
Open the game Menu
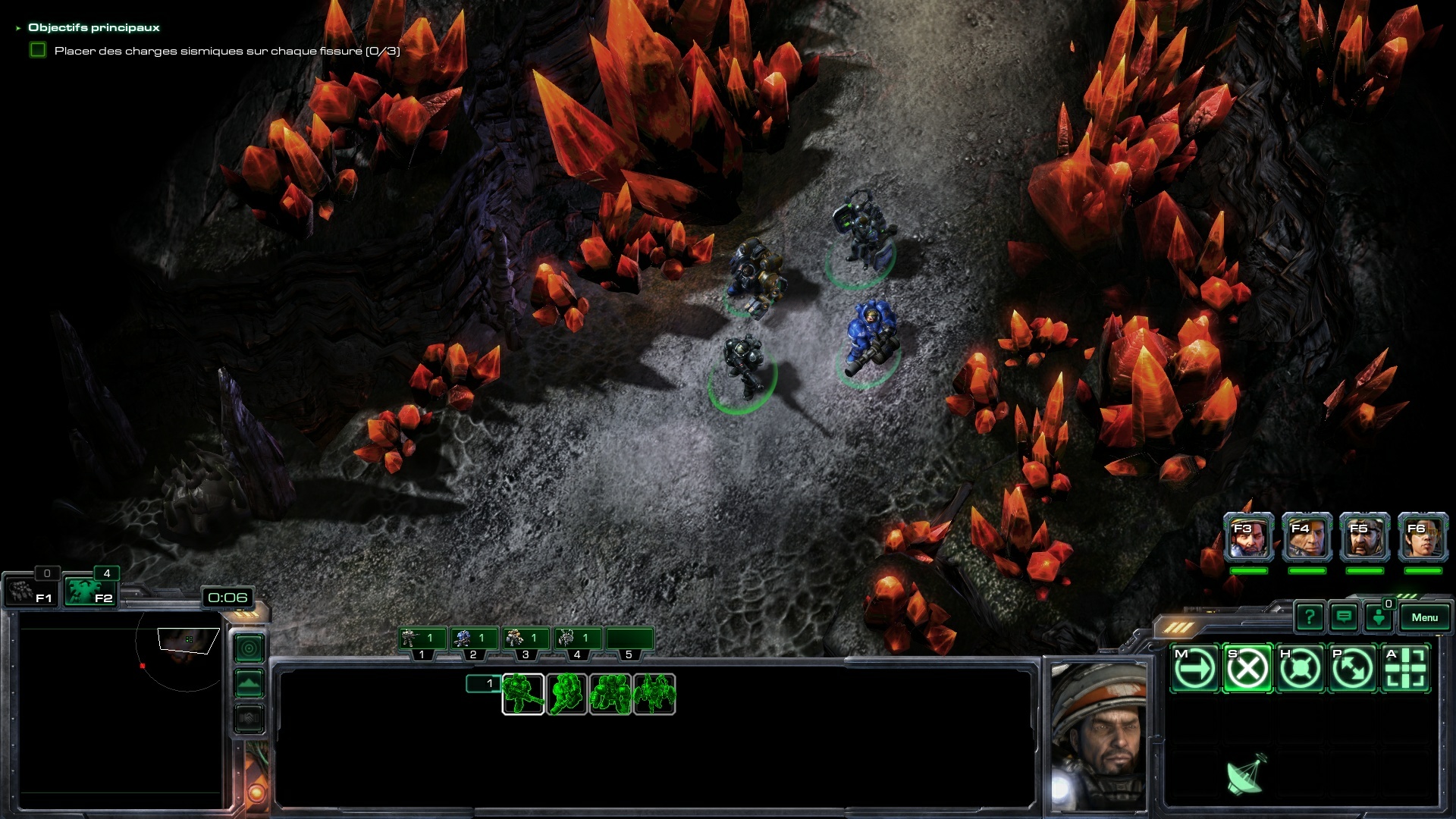pyautogui.click(x=1424, y=617)
